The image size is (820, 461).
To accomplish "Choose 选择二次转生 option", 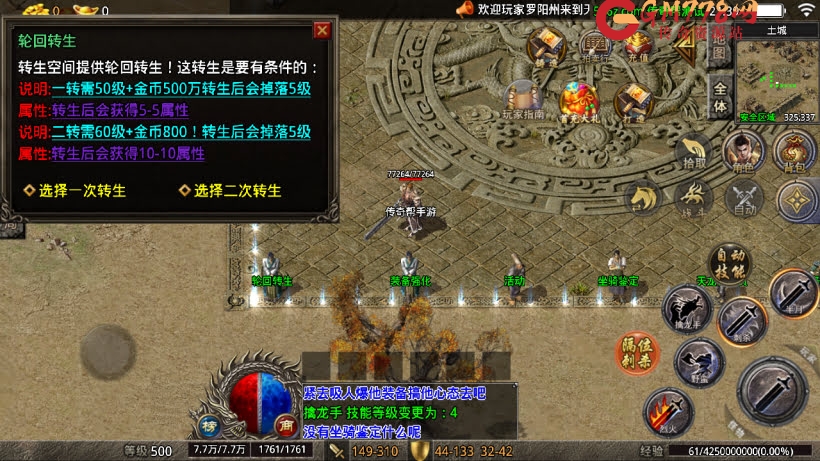I will point(230,190).
